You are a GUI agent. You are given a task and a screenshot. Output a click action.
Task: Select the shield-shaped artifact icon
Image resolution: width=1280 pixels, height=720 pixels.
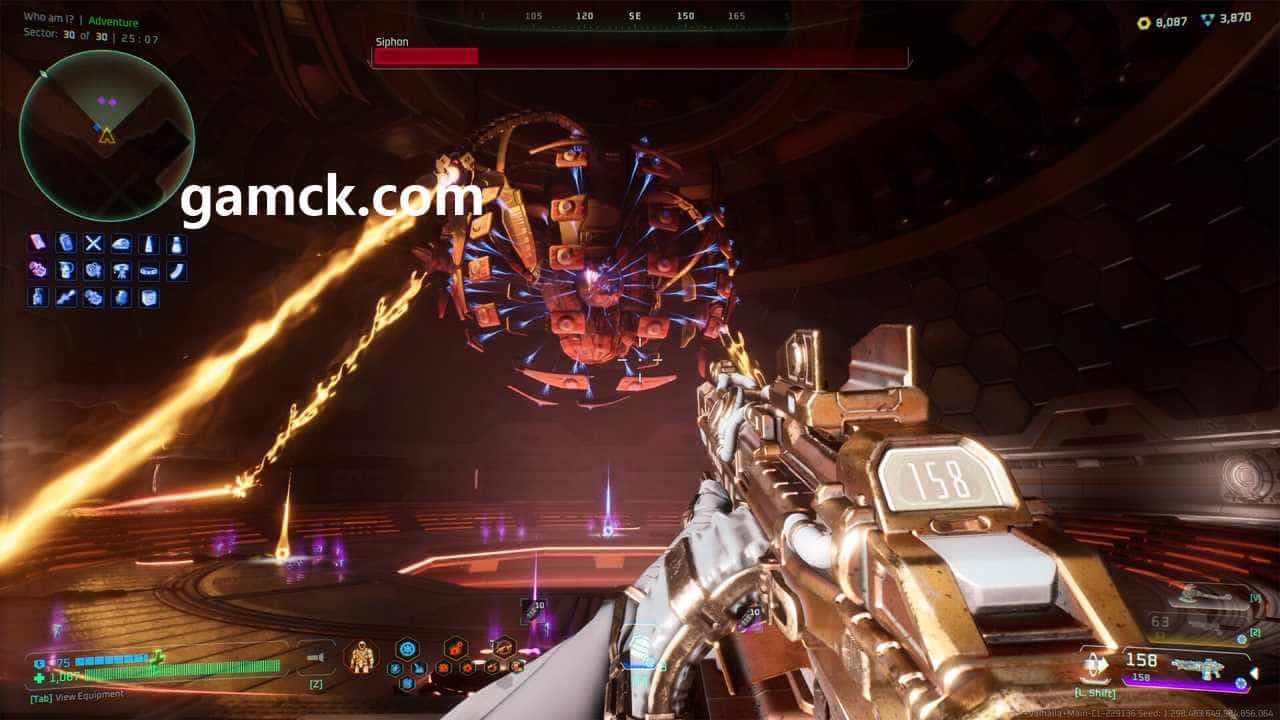[x=149, y=297]
